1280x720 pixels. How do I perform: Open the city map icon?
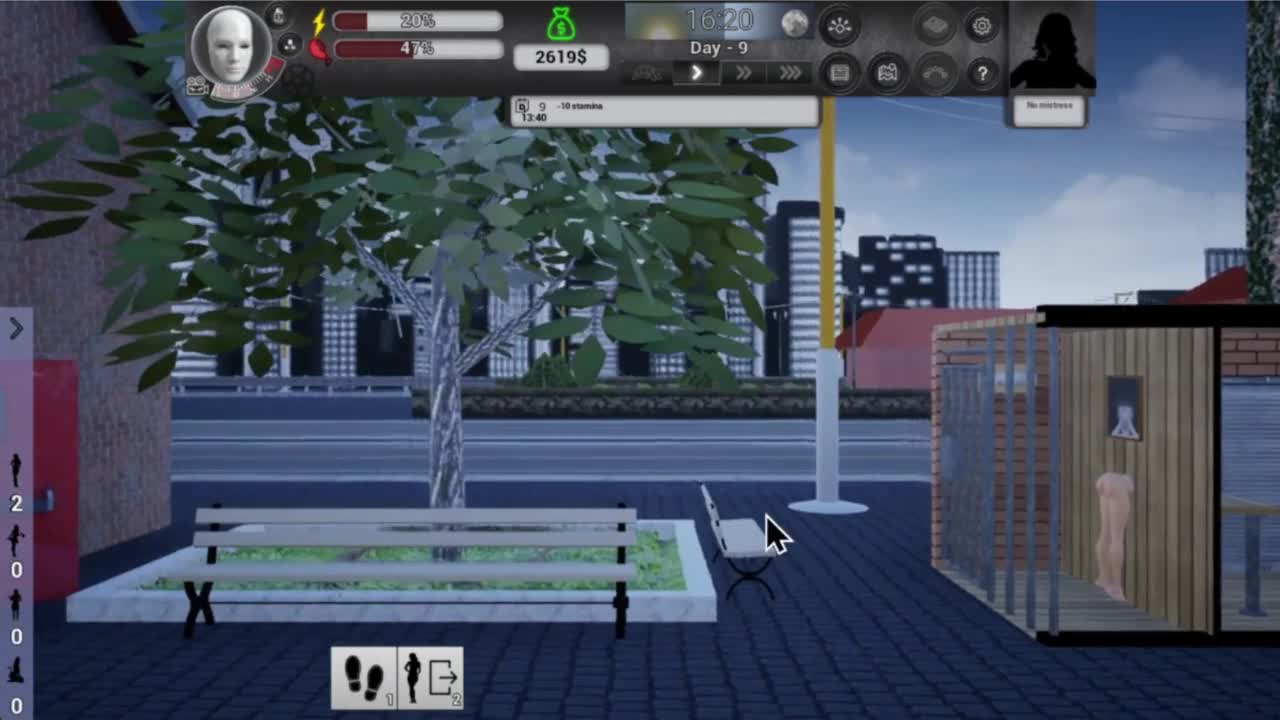pos(887,73)
